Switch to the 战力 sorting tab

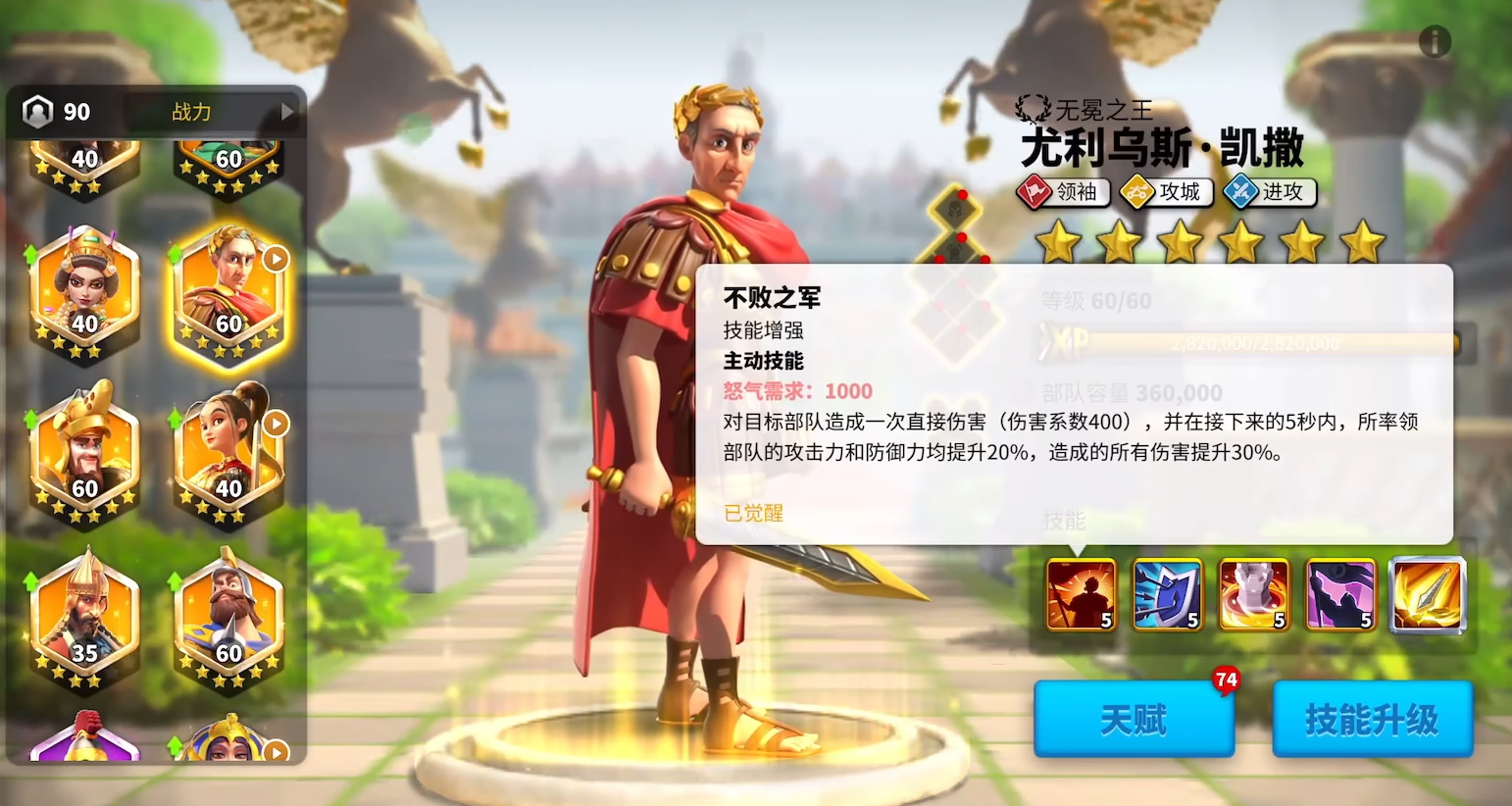pyautogui.click(x=189, y=112)
